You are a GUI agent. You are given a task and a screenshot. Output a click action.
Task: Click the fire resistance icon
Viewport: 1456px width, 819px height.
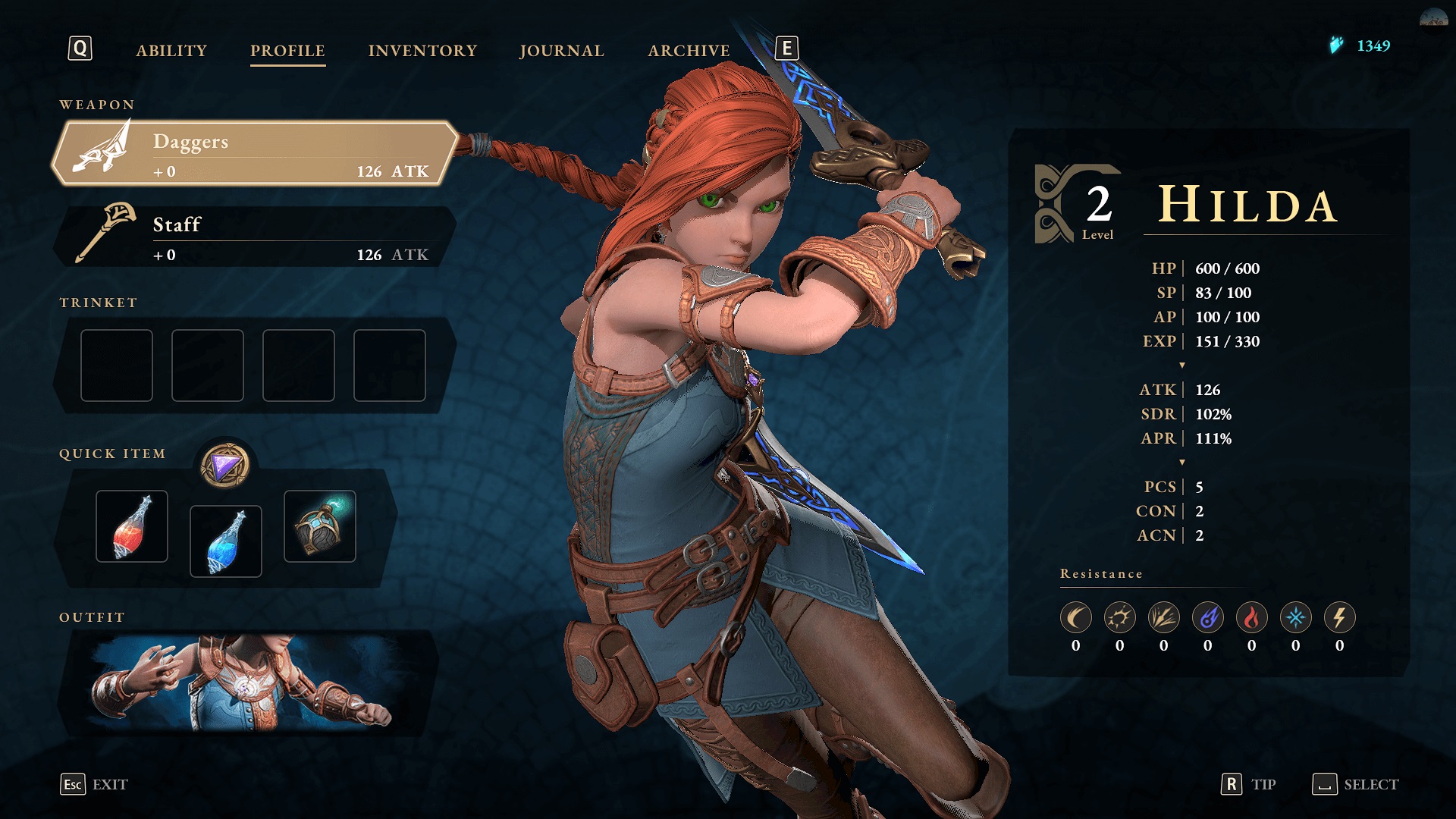coord(1251,618)
